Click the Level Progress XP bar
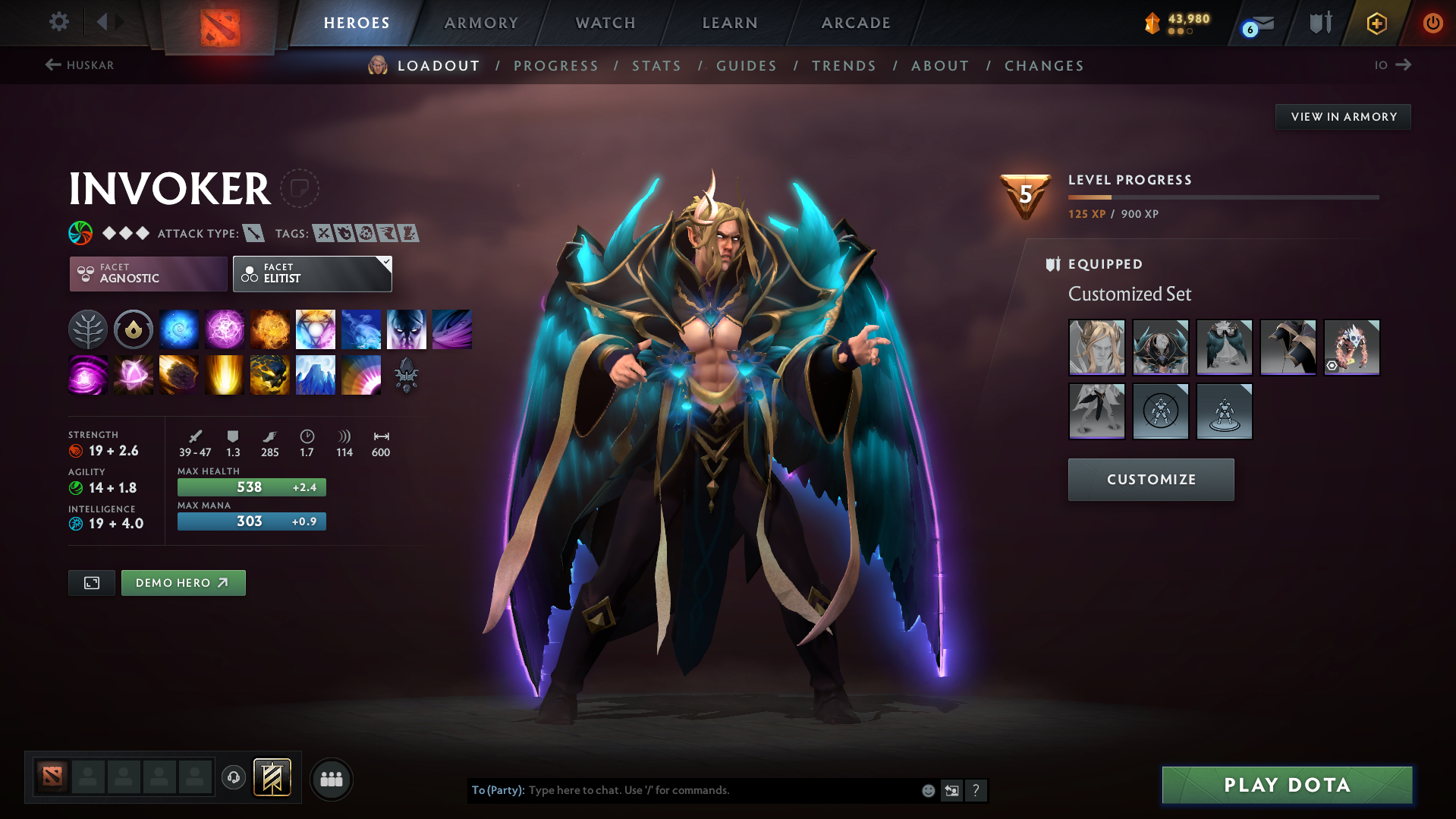 coord(1223,197)
